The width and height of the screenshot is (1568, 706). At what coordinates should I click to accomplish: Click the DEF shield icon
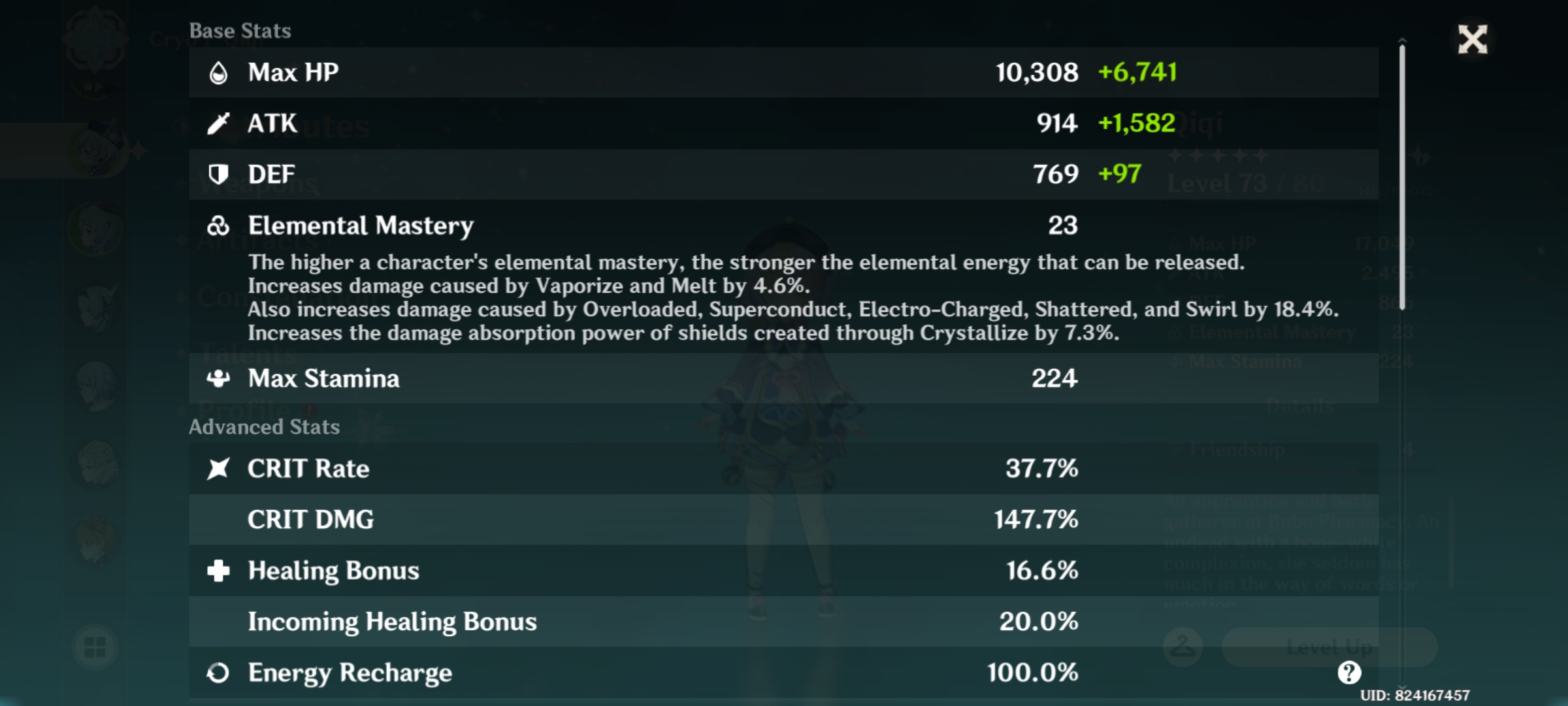[x=220, y=174]
